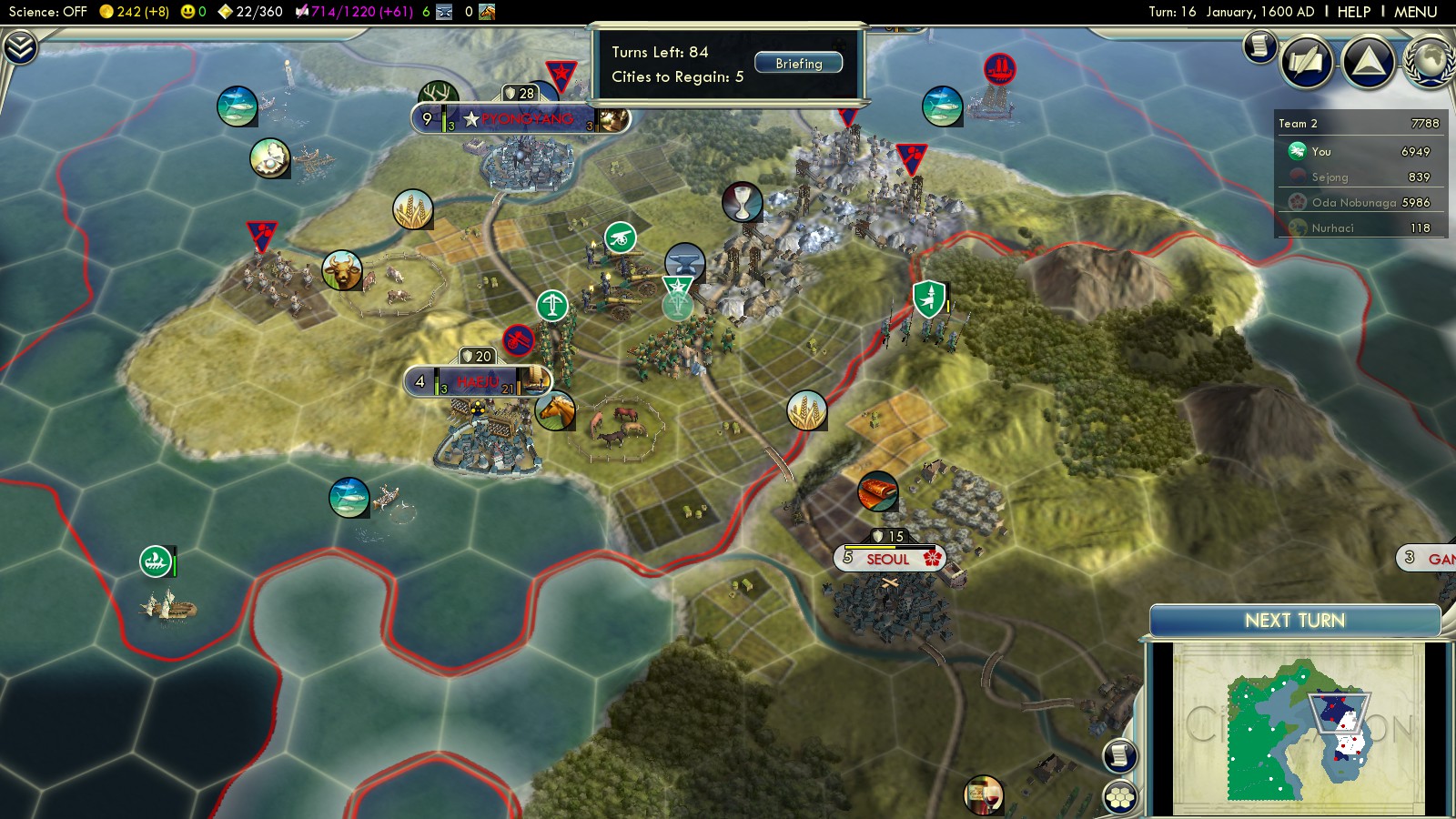
Task: Toggle the hexagon strategic view button
Action: (x=1120, y=797)
